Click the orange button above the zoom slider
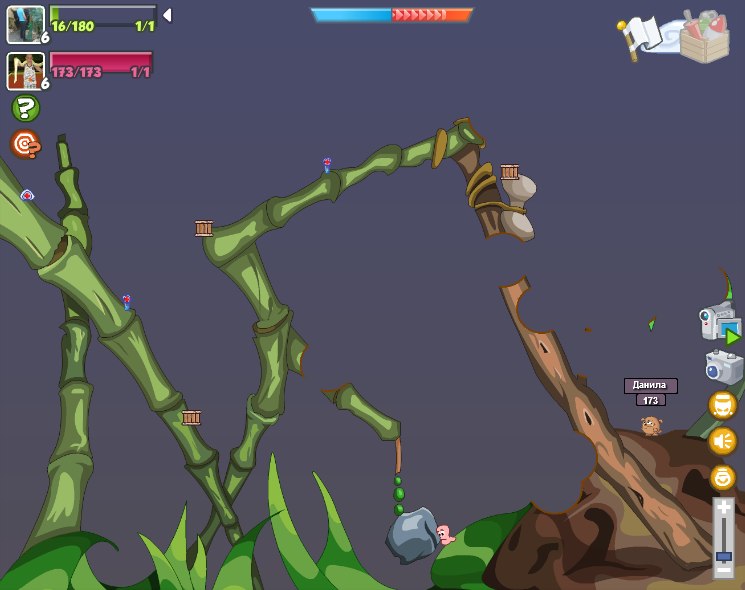This screenshot has width=745, height=590. click(x=722, y=477)
